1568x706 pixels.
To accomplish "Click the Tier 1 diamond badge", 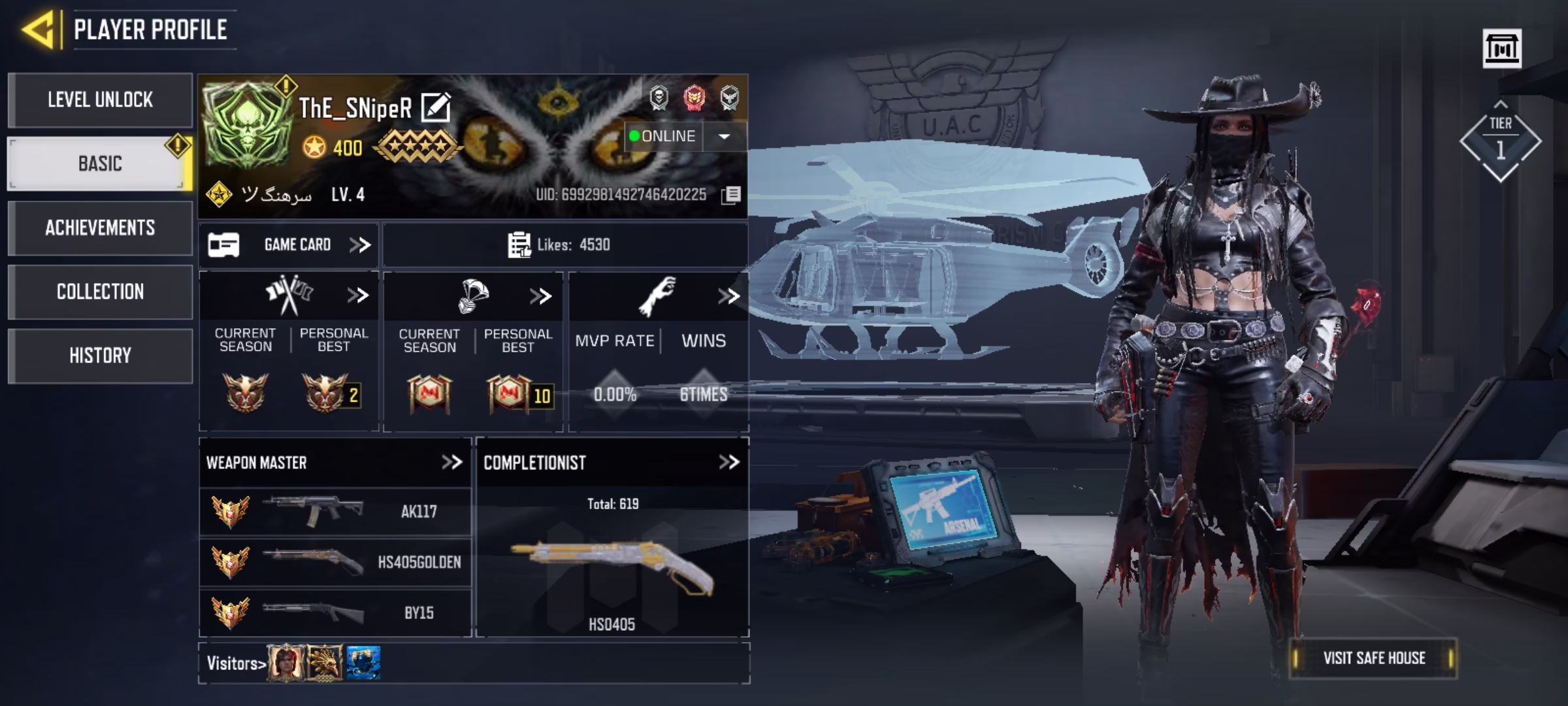I will (1500, 142).
